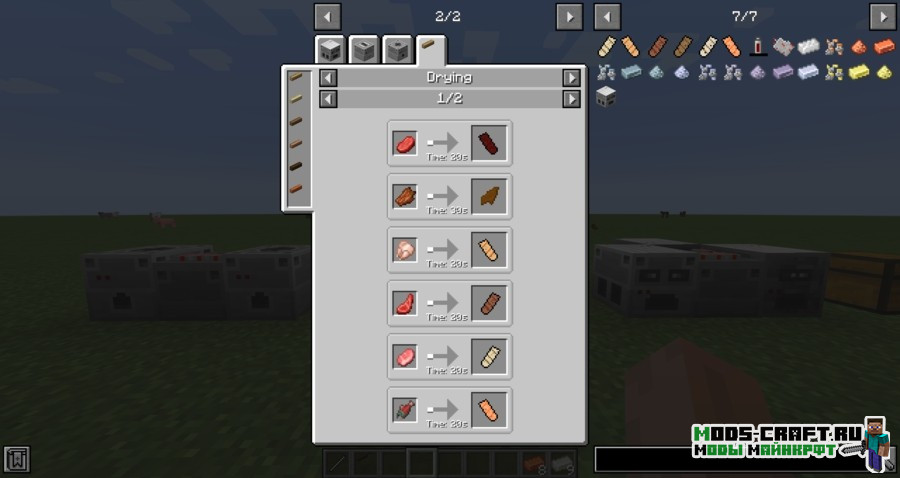The image size is (900, 478).
Task: Go to previous recipe category page
Action: (x=327, y=17)
